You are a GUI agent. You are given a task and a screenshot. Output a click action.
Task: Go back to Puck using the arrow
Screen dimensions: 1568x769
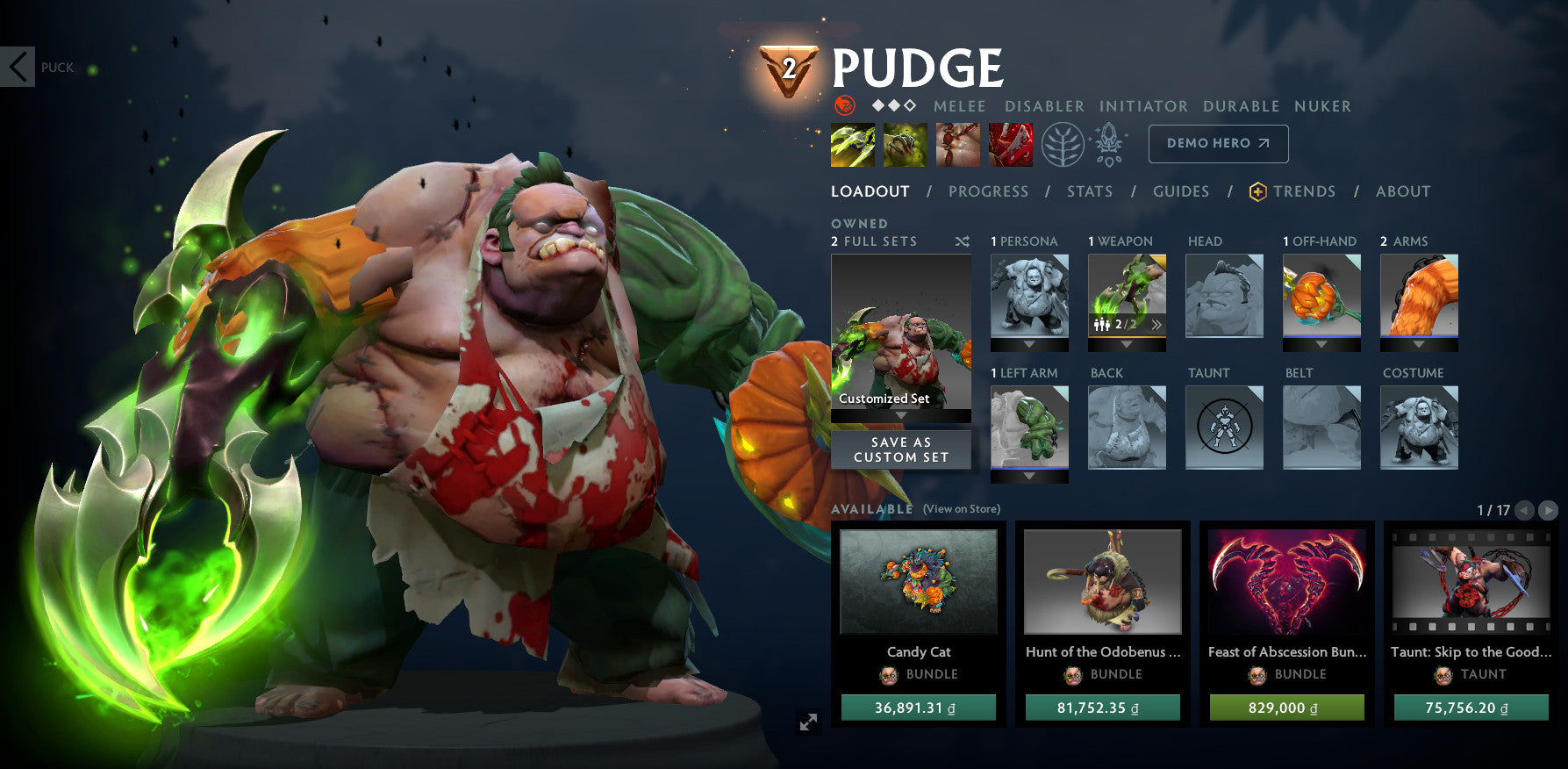[18, 67]
